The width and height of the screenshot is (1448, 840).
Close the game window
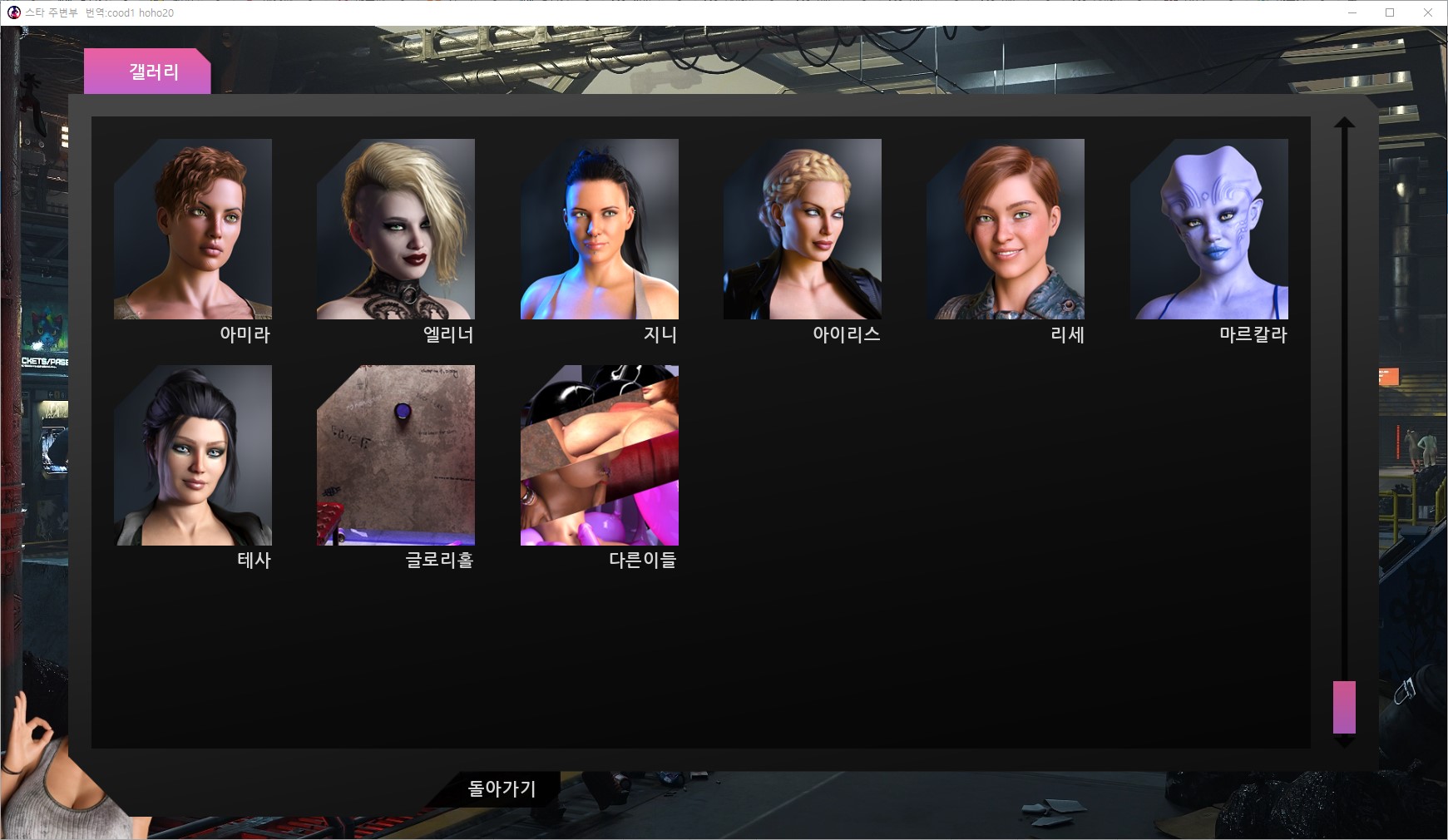coord(1428,12)
